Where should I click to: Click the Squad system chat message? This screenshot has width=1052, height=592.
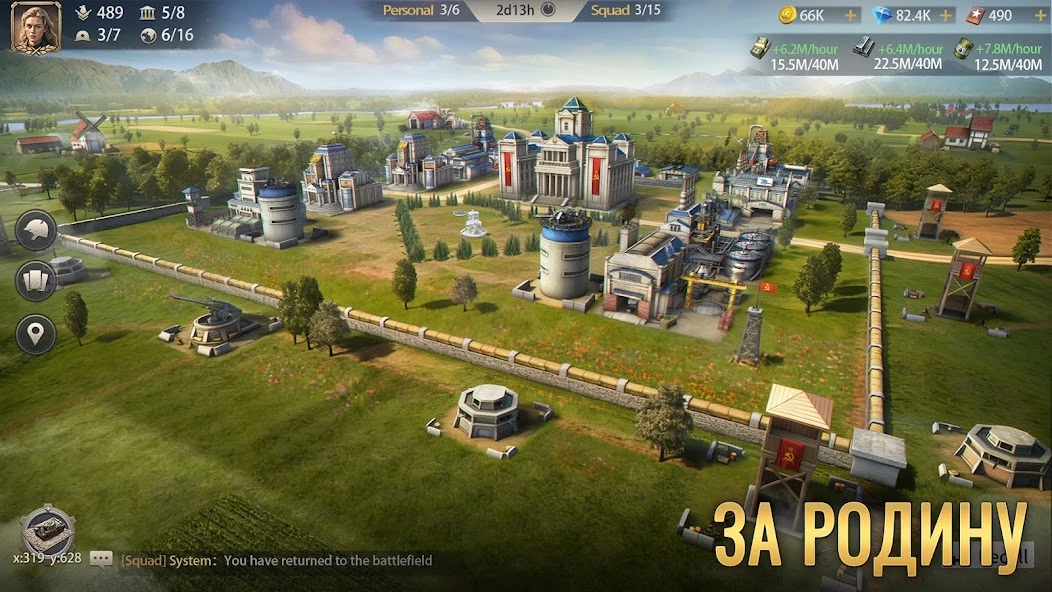pos(276,561)
